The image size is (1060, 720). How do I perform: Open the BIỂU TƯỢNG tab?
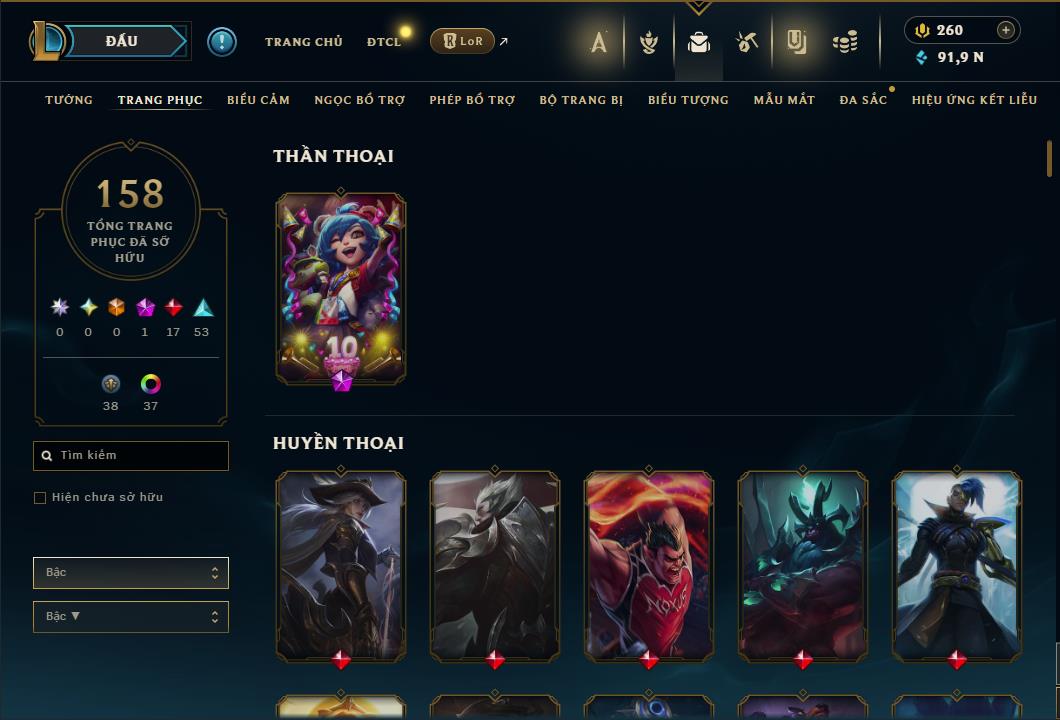pos(688,100)
